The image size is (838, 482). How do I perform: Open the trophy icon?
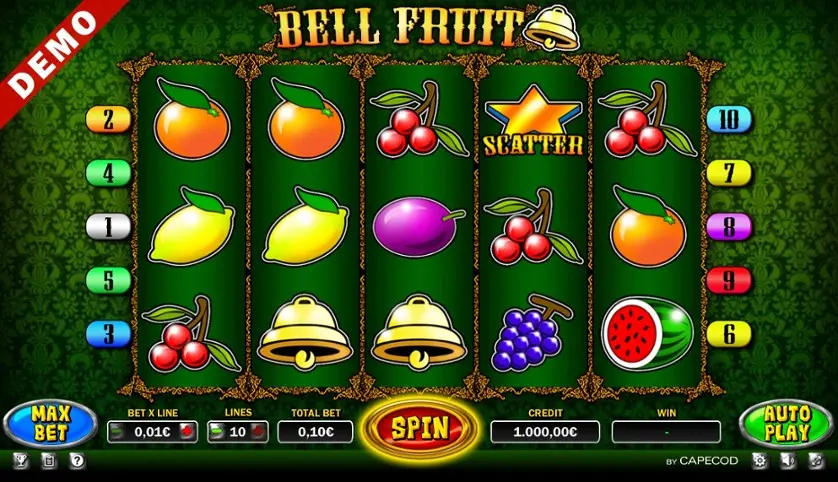point(21,461)
